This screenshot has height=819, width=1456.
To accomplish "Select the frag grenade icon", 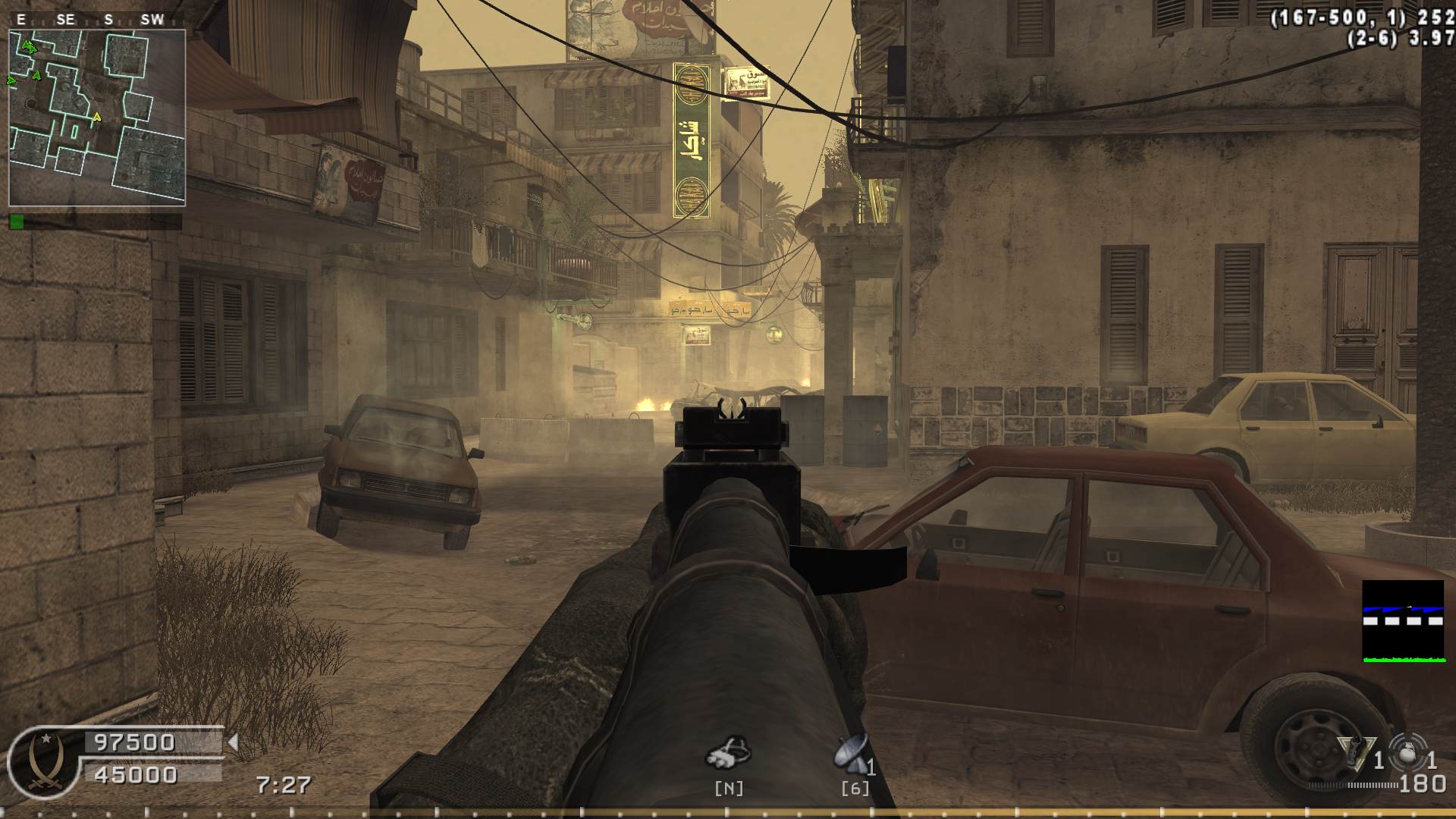I will tap(1408, 753).
